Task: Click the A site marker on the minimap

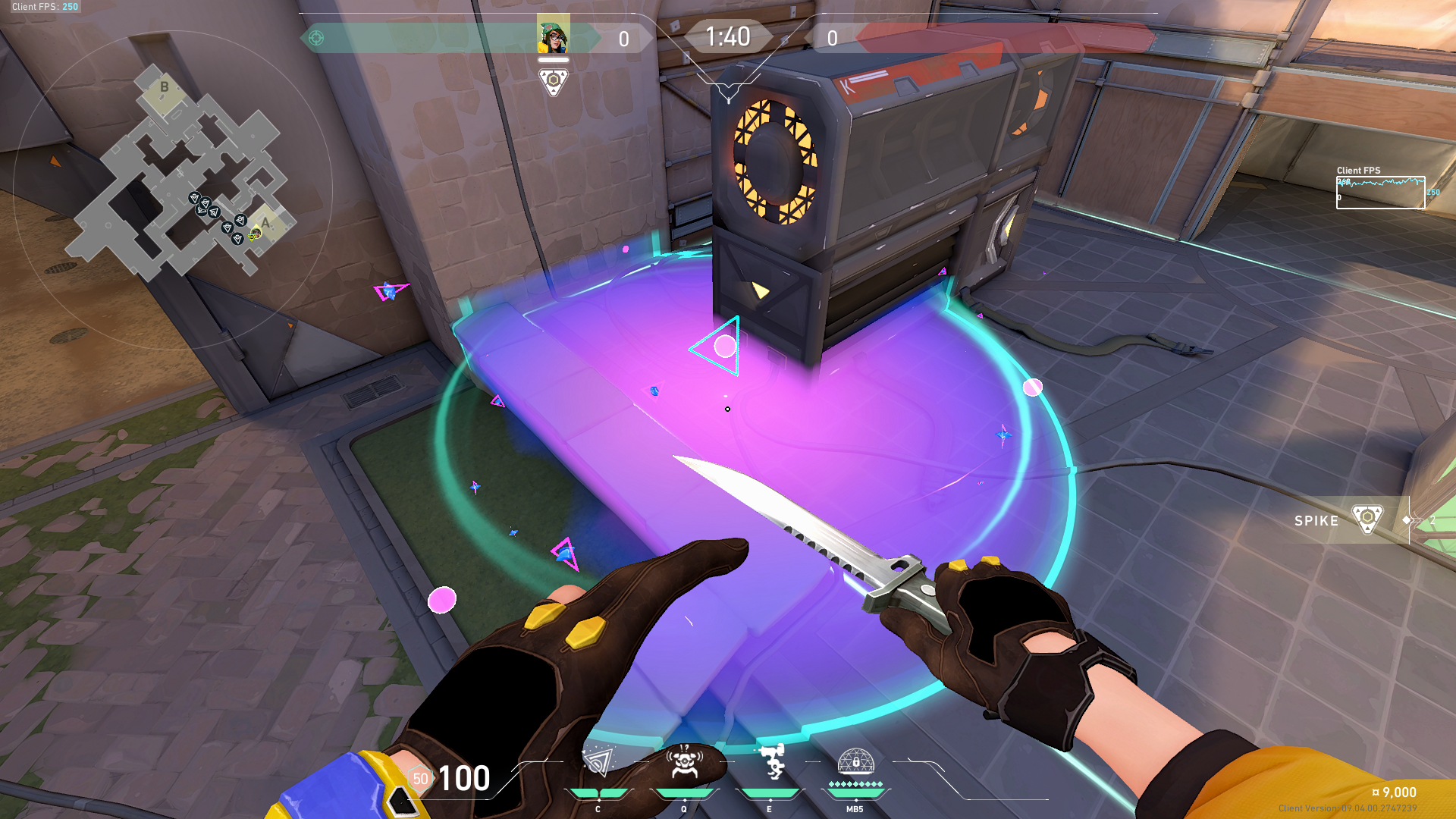Action: click(266, 222)
